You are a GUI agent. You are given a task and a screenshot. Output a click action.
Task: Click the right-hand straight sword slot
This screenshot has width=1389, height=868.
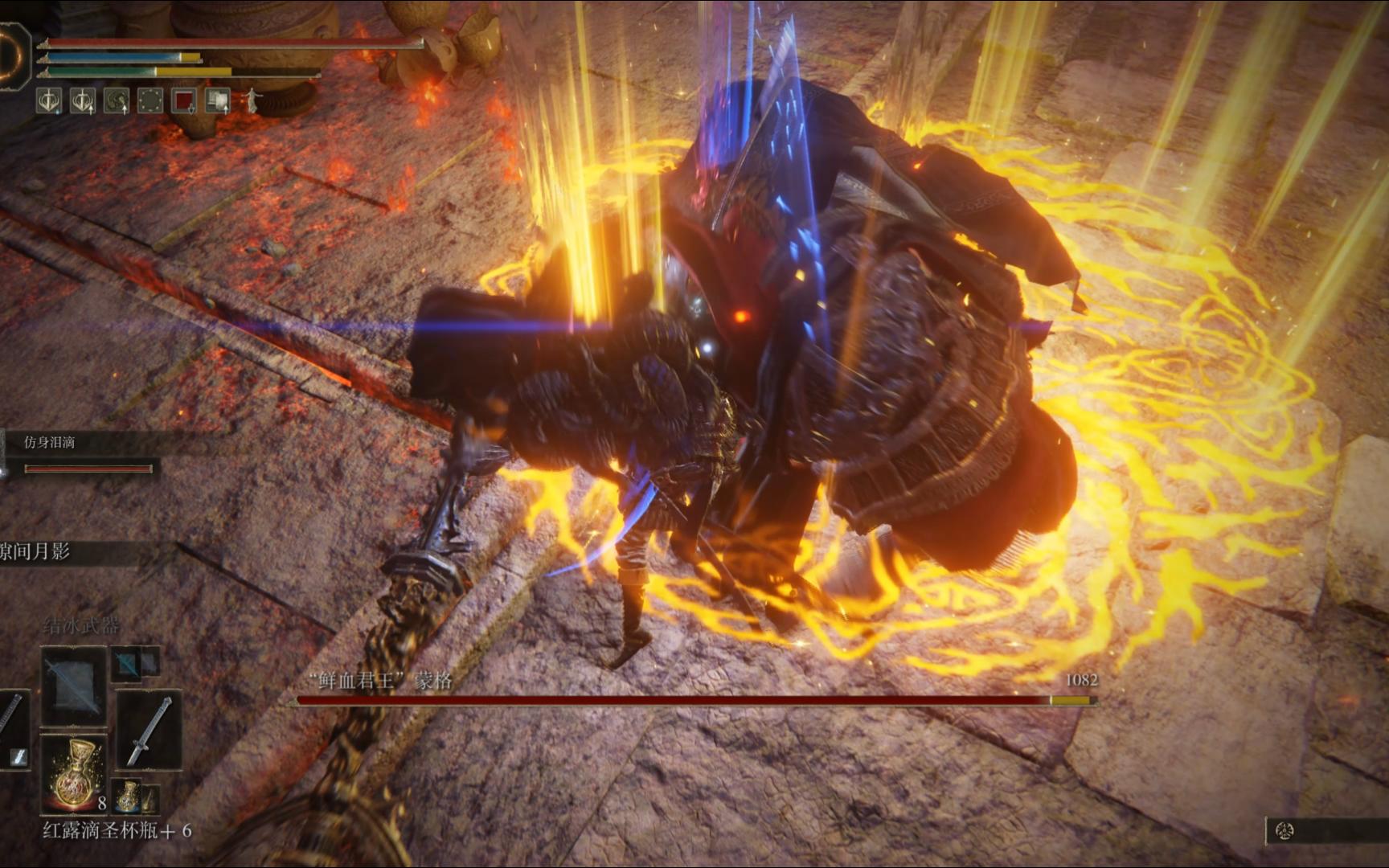[x=149, y=730]
